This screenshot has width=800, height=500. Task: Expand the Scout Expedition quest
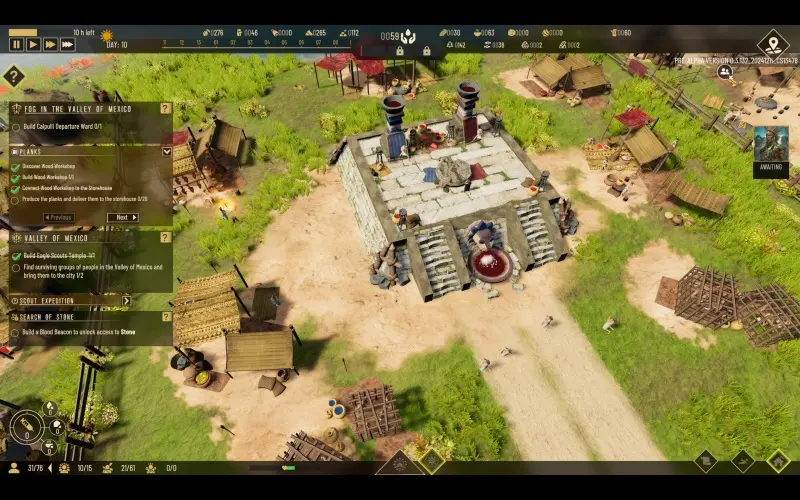tap(126, 300)
